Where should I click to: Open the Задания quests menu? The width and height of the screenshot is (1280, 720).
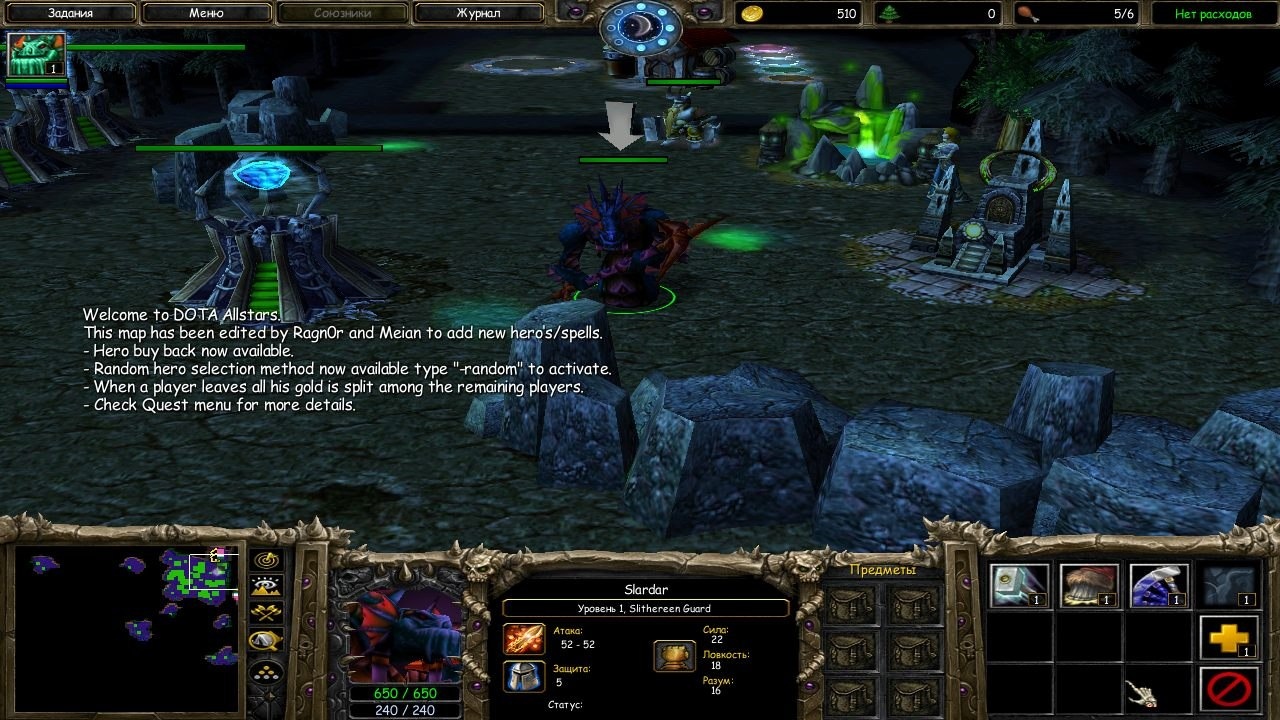click(70, 14)
